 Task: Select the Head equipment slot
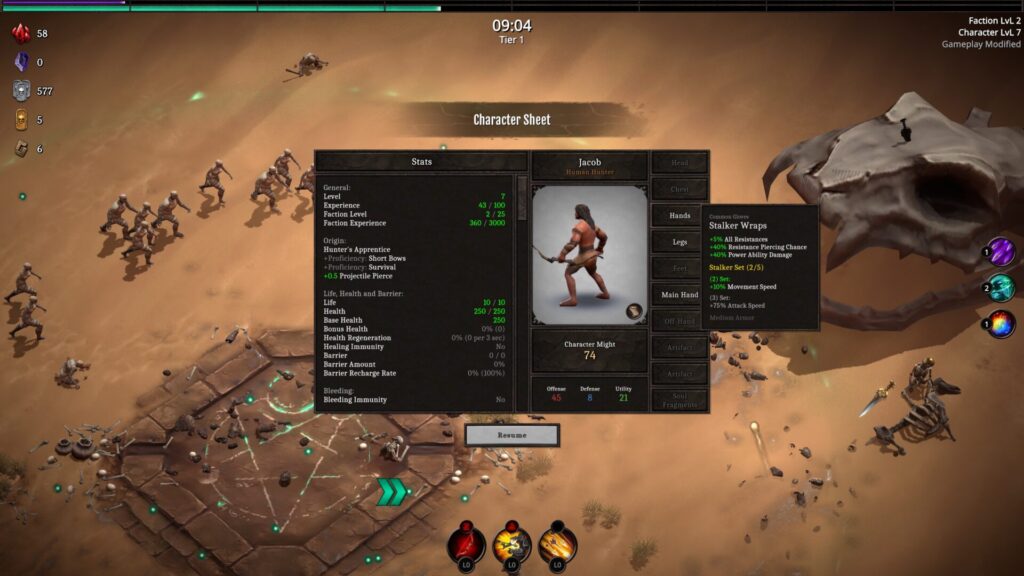coord(680,162)
